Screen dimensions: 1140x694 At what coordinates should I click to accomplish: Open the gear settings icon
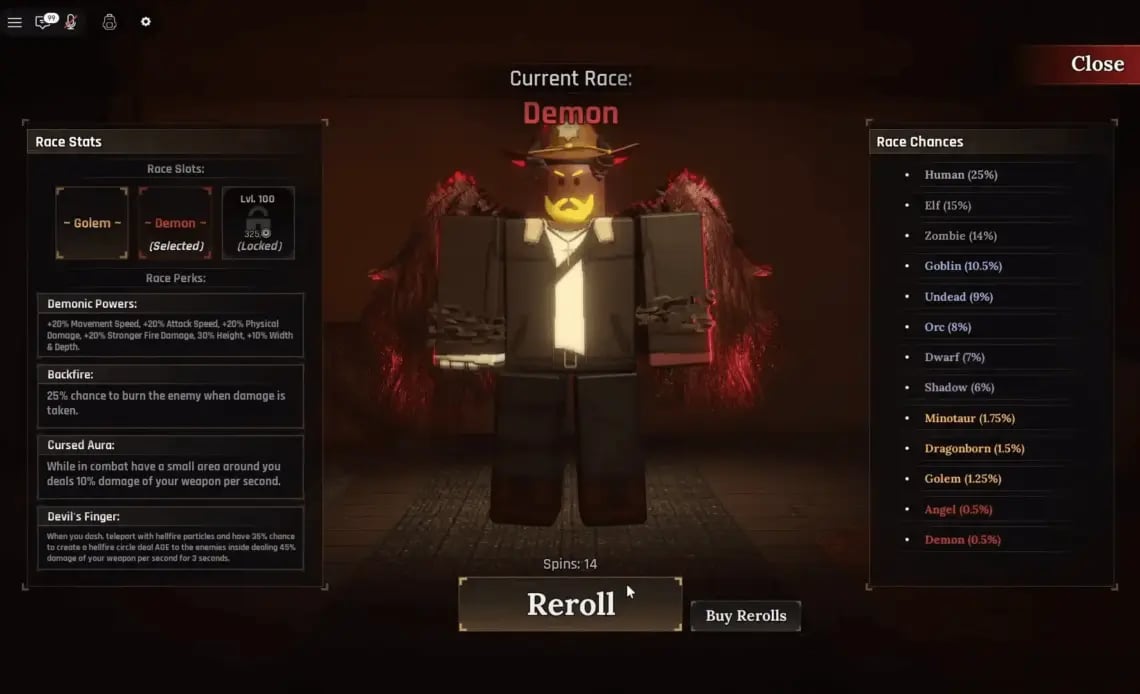pos(146,22)
